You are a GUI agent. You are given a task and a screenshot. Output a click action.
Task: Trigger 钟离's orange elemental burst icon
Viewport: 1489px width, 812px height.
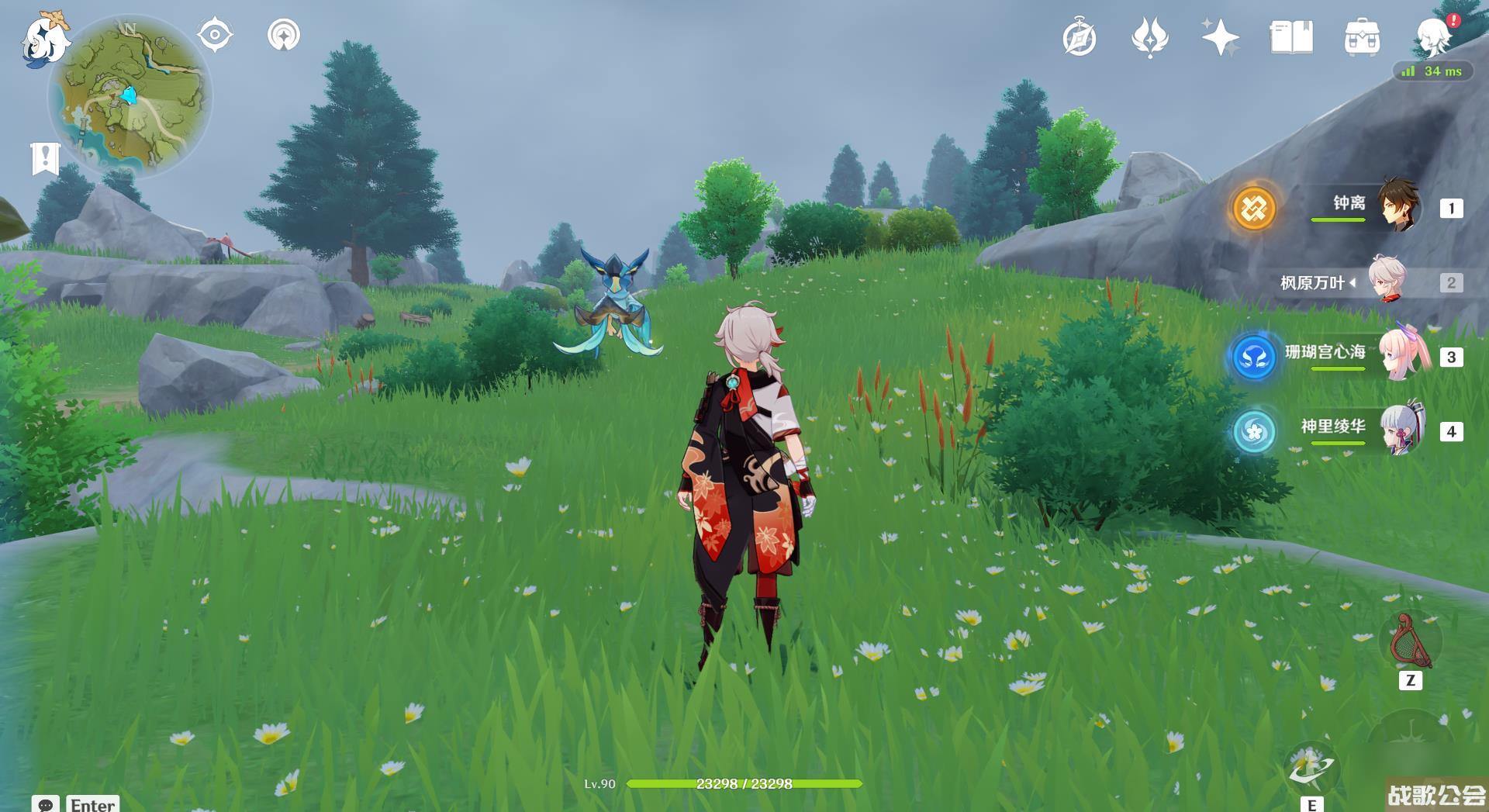coord(1254,208)
